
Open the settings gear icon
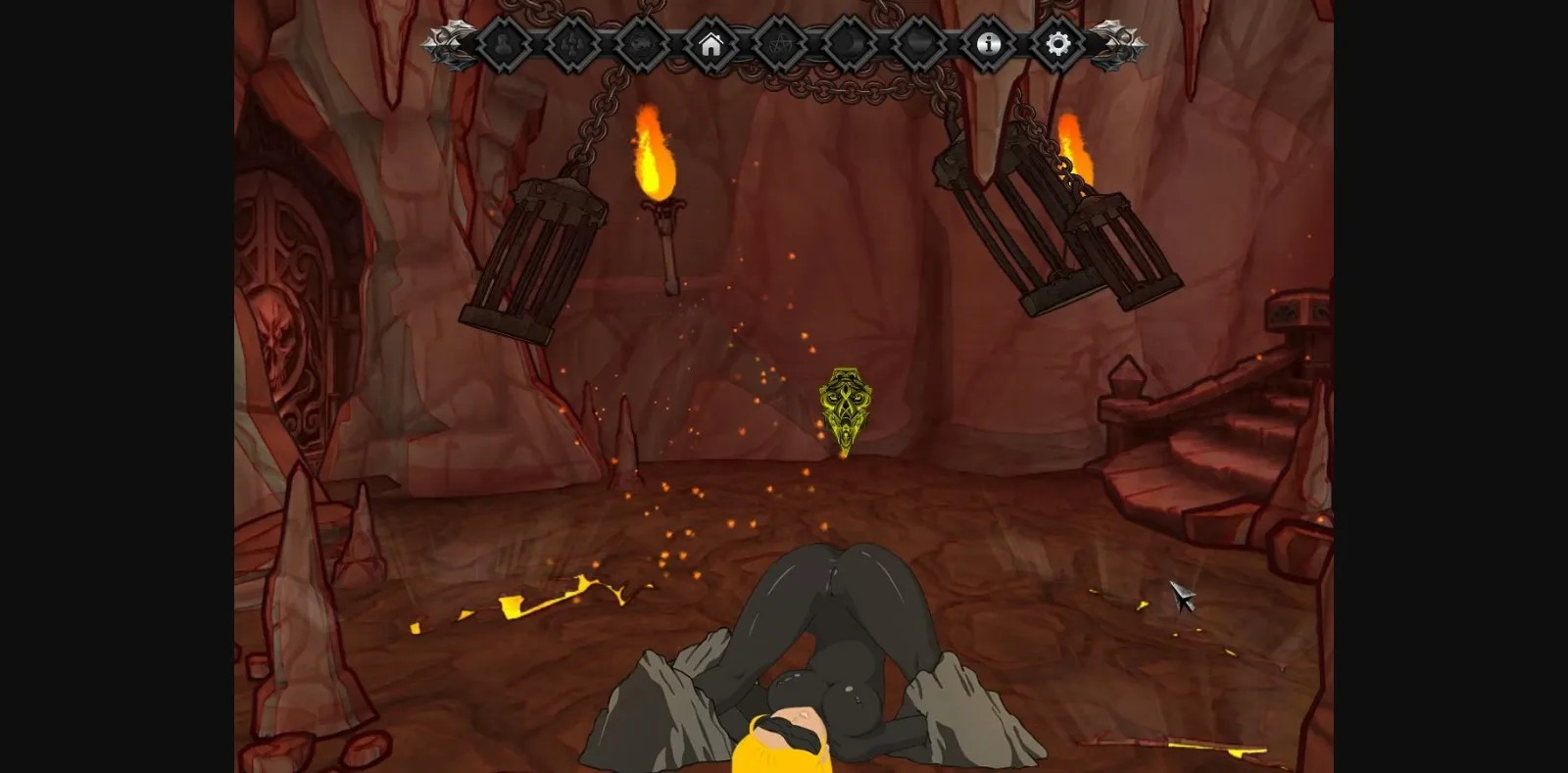1058,43
